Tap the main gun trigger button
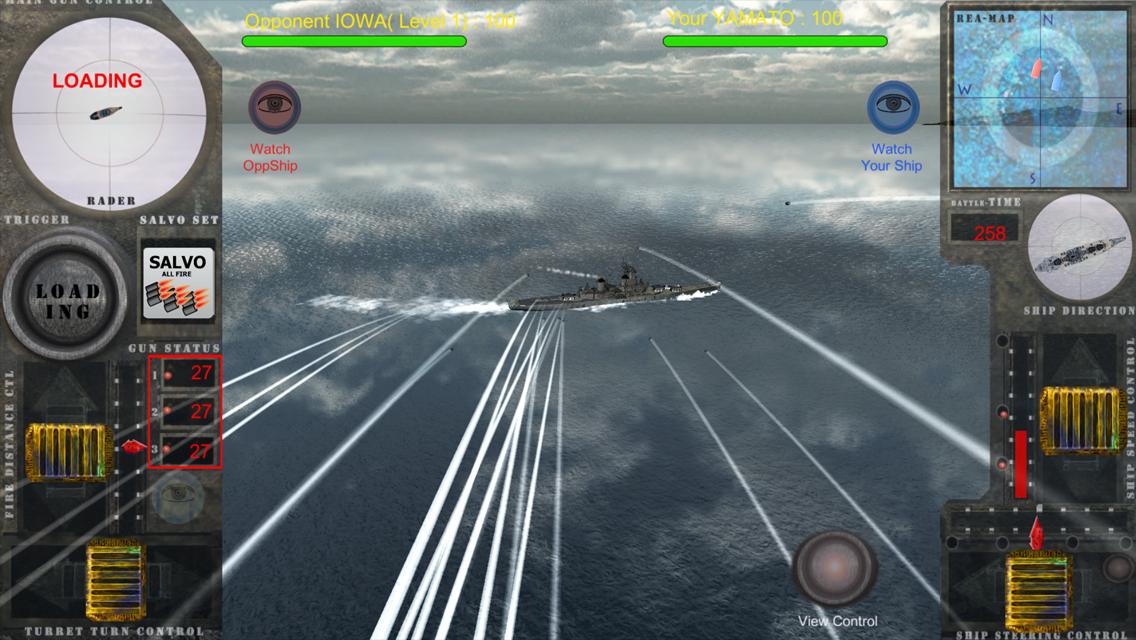The image size is (1136, 640). [x=68, y=295]
